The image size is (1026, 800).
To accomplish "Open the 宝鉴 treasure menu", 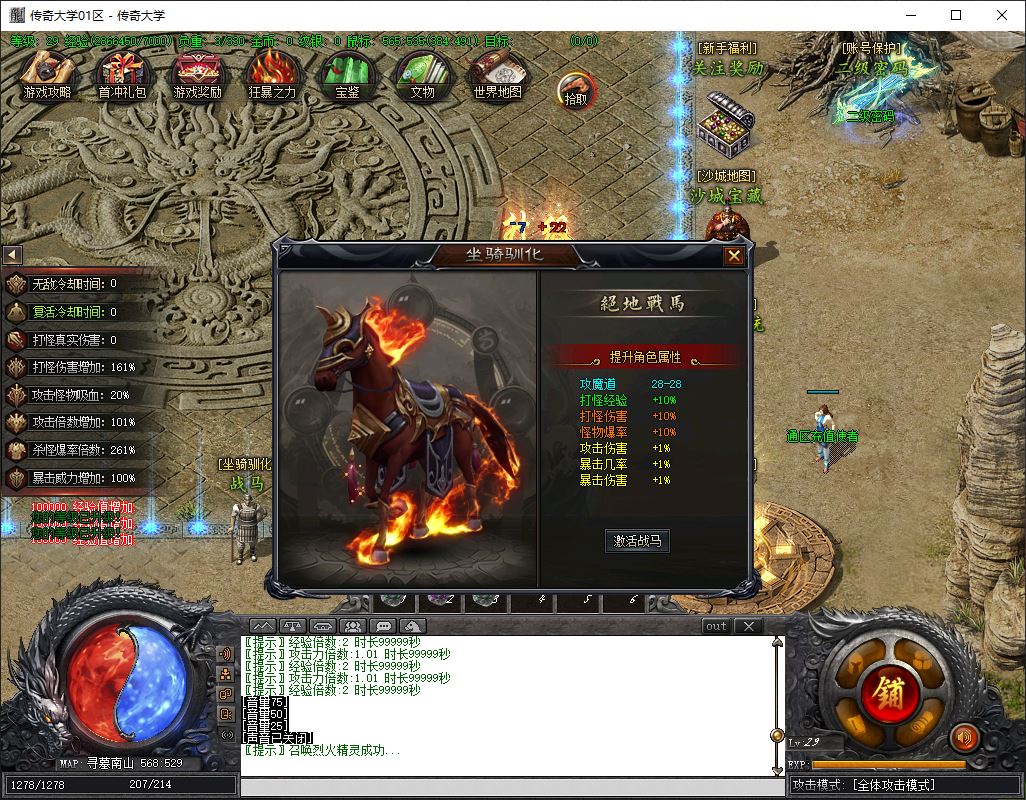I will pyautogui.click(x=347, y=74).
